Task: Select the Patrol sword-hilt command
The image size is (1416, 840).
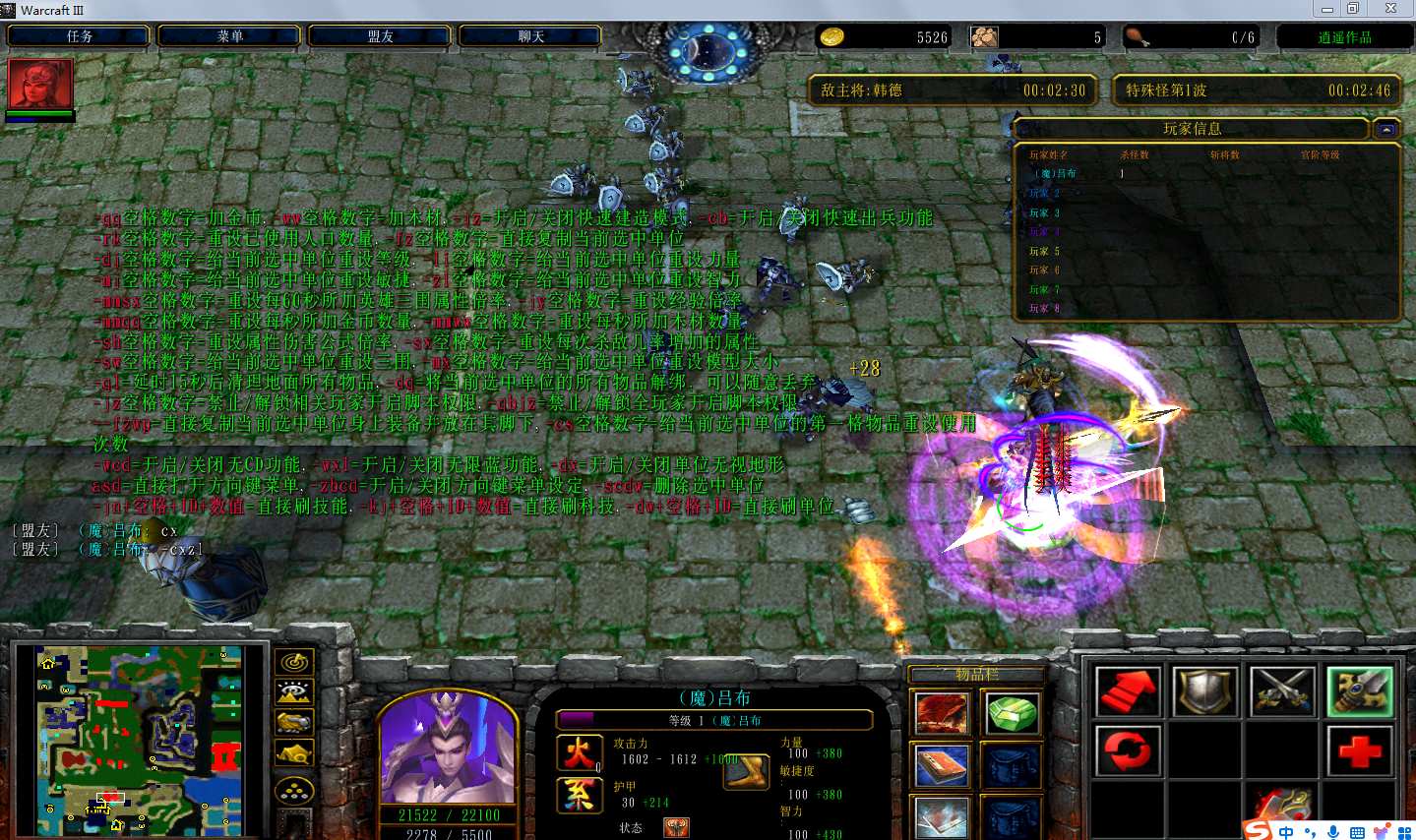Action: (1360, 691)
